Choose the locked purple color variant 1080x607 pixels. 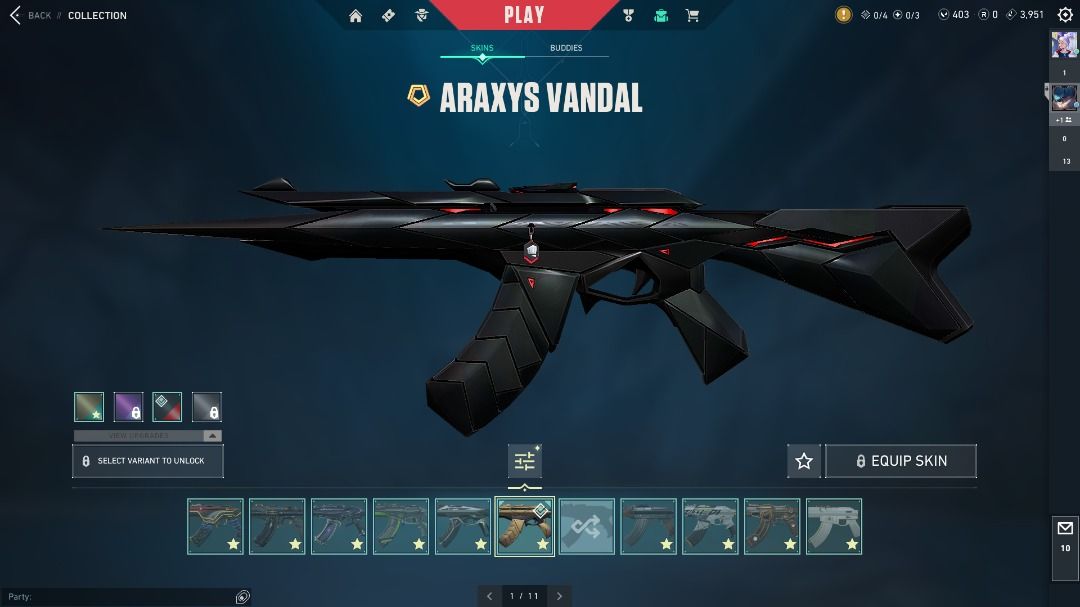click(128, 407)
